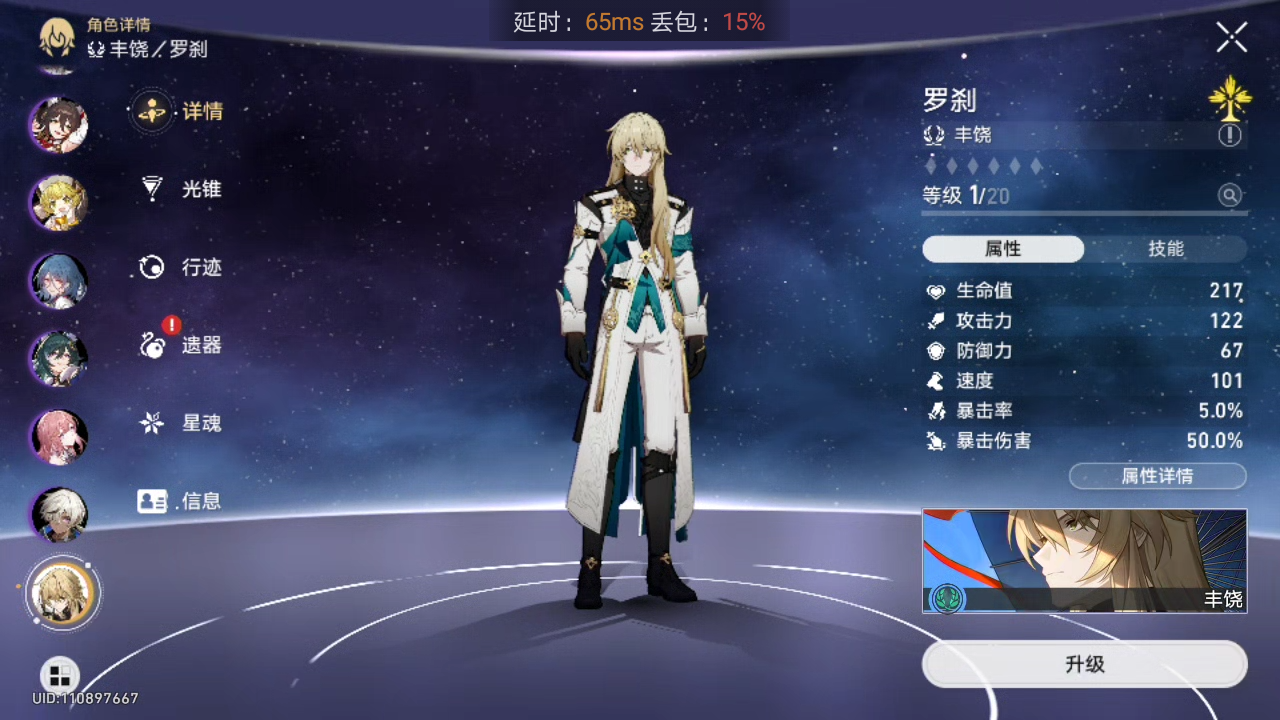Open the four-square grid icon above UID
This screenshot has height=720, width=1280.
(59, 674)
